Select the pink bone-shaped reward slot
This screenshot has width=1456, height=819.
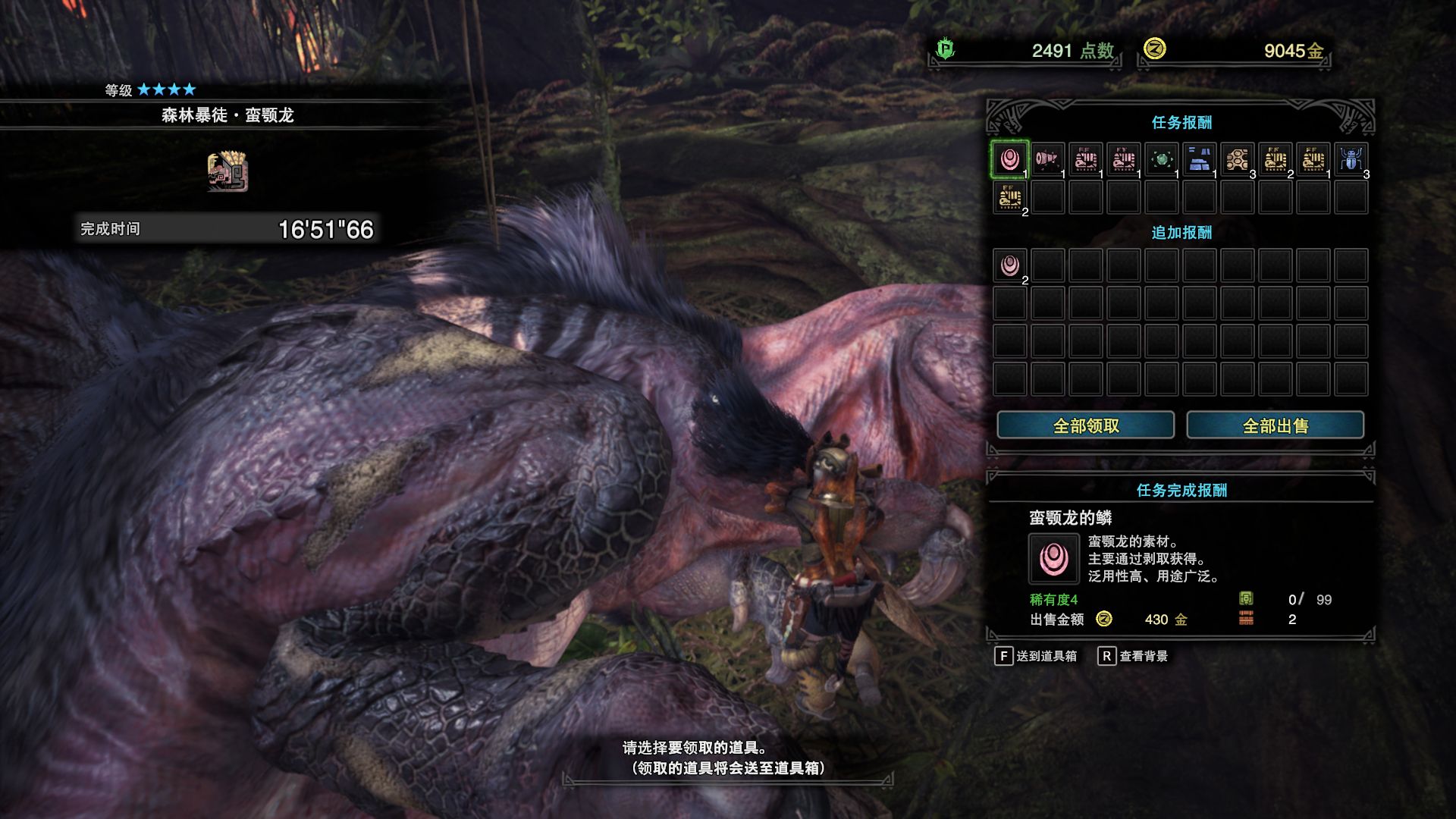click(x=1047, y=159)
